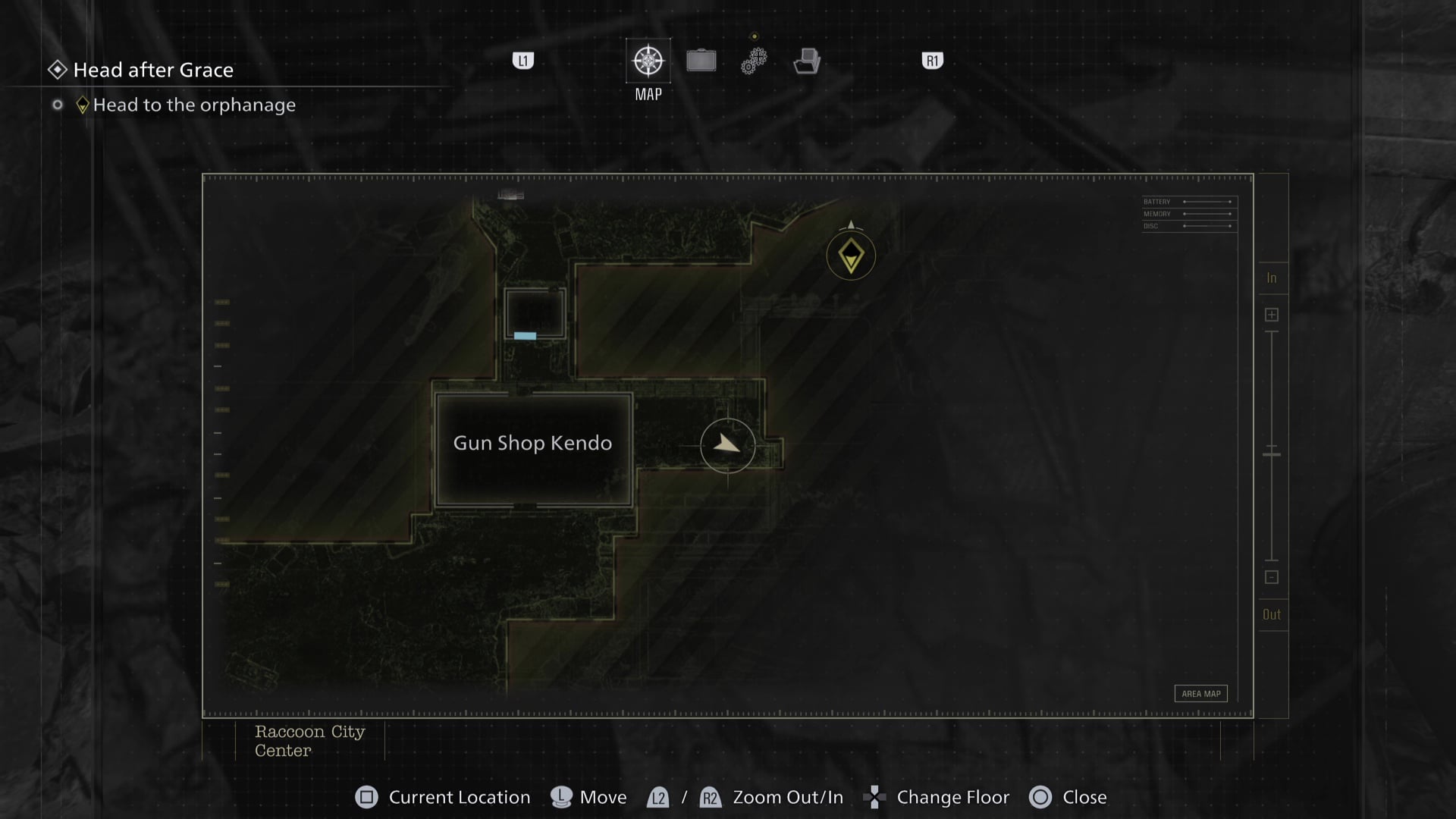Open the briefcase inventory tab
Screen dimensions: 1456x819
(x=701, y=61)
